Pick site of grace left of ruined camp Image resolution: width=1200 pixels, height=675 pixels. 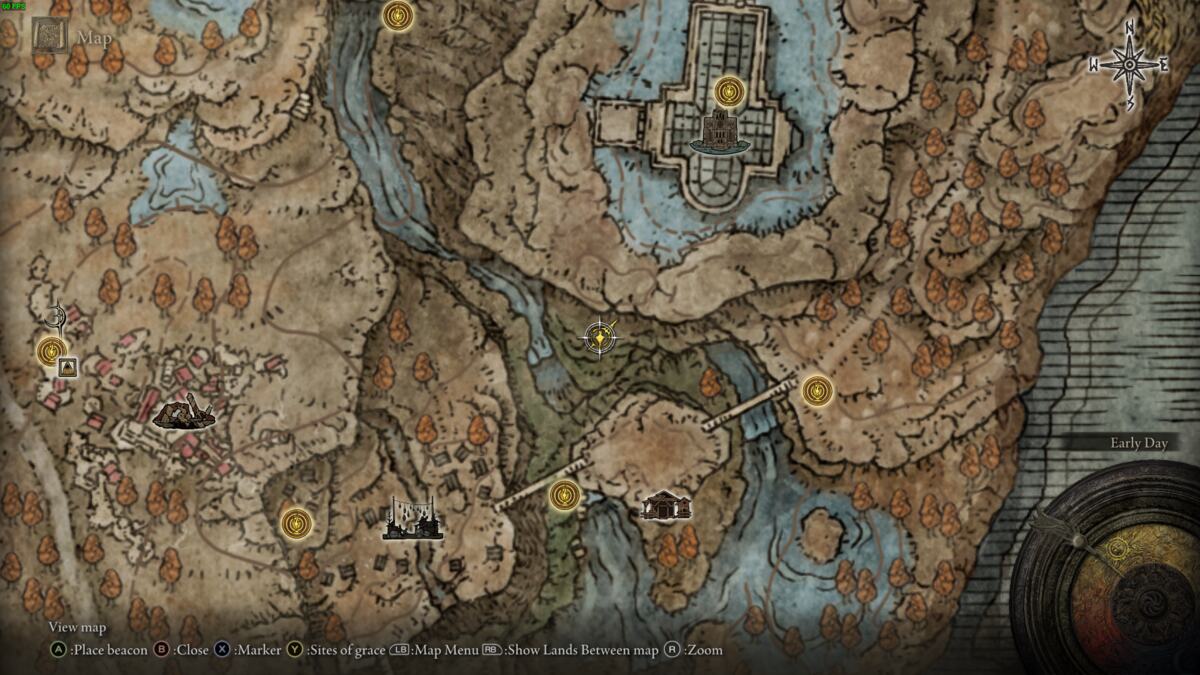(296, 522)
